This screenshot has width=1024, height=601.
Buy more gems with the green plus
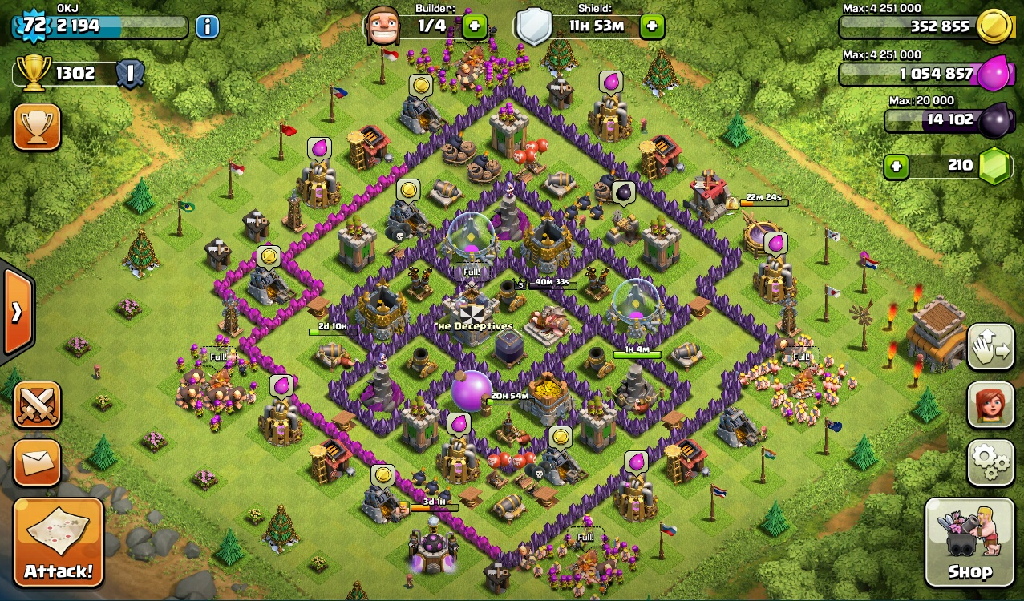[x=896, y=165]
